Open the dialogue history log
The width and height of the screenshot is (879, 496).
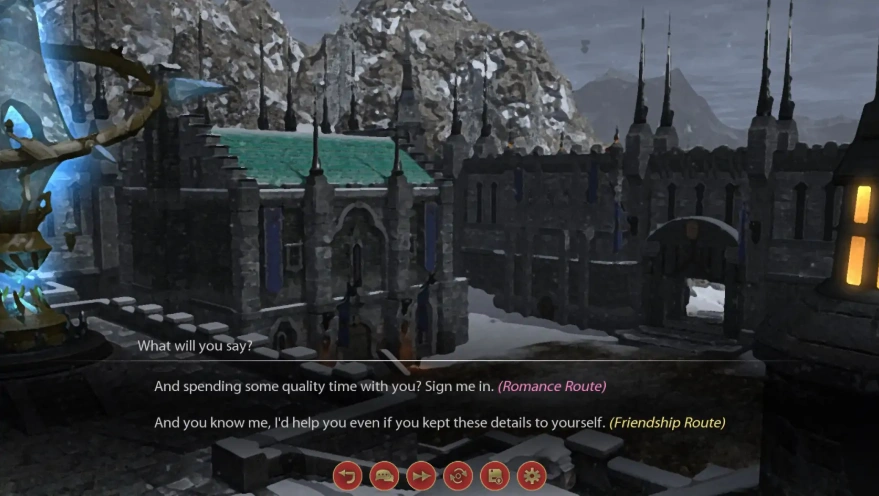coord(384,476)
